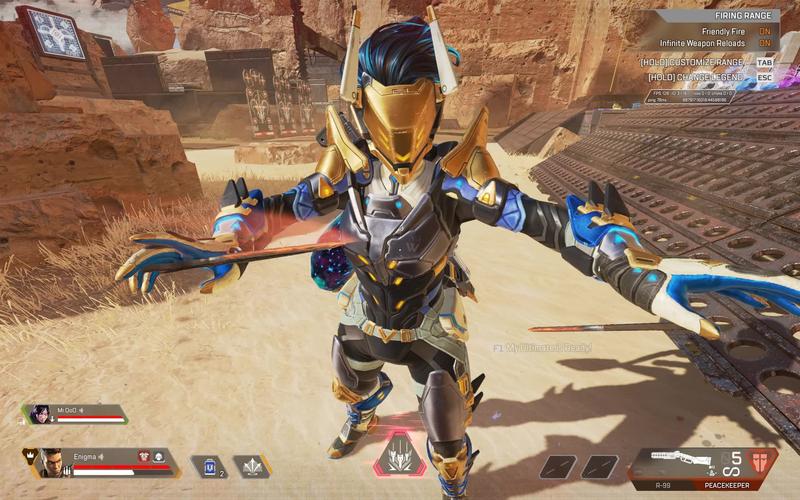This screenshot has height=500, width=800.
Task: Toggle Infinite Weapon Reloads setting
Action: (x=764, y=44)
